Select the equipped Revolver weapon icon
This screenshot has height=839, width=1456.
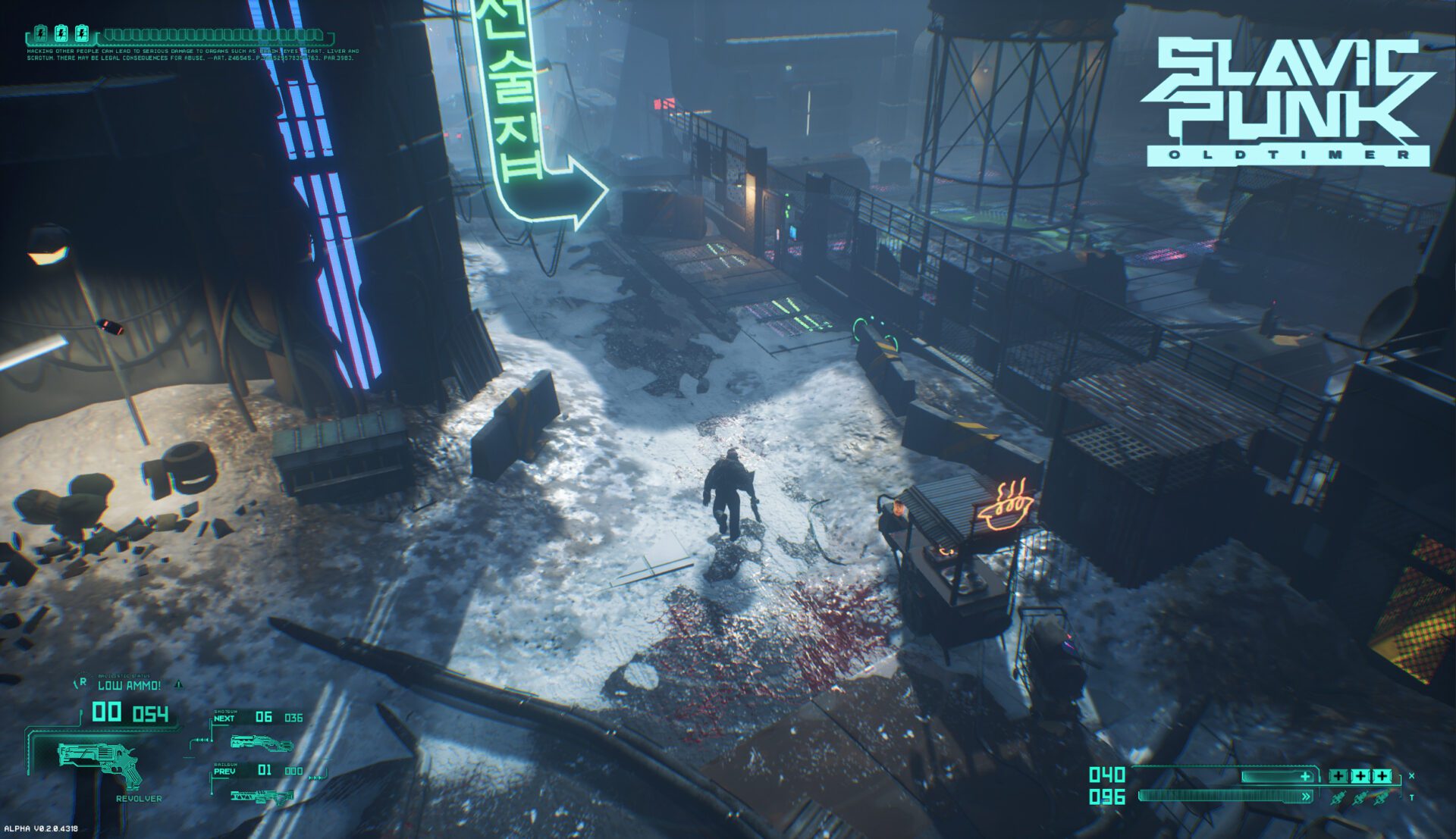pos(100,762)
